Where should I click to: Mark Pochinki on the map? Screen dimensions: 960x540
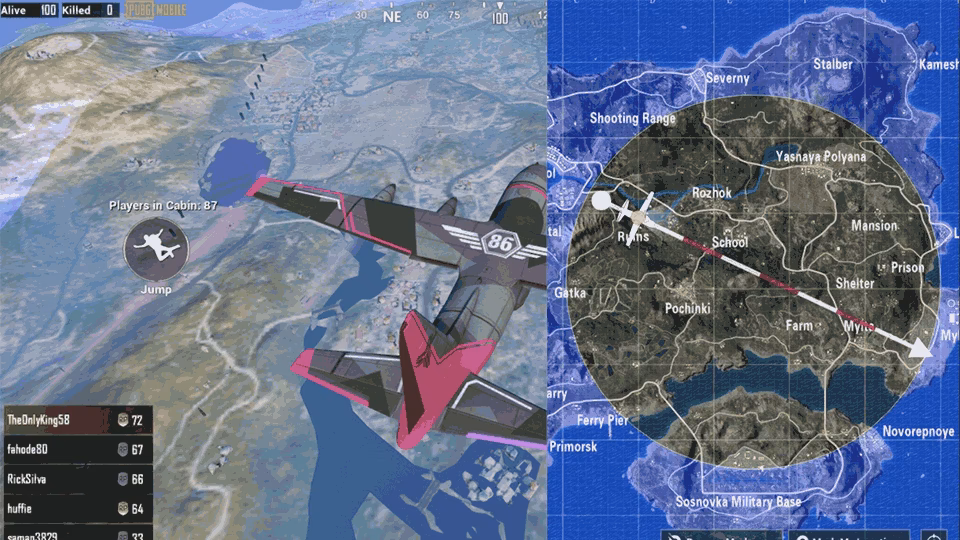687,309
